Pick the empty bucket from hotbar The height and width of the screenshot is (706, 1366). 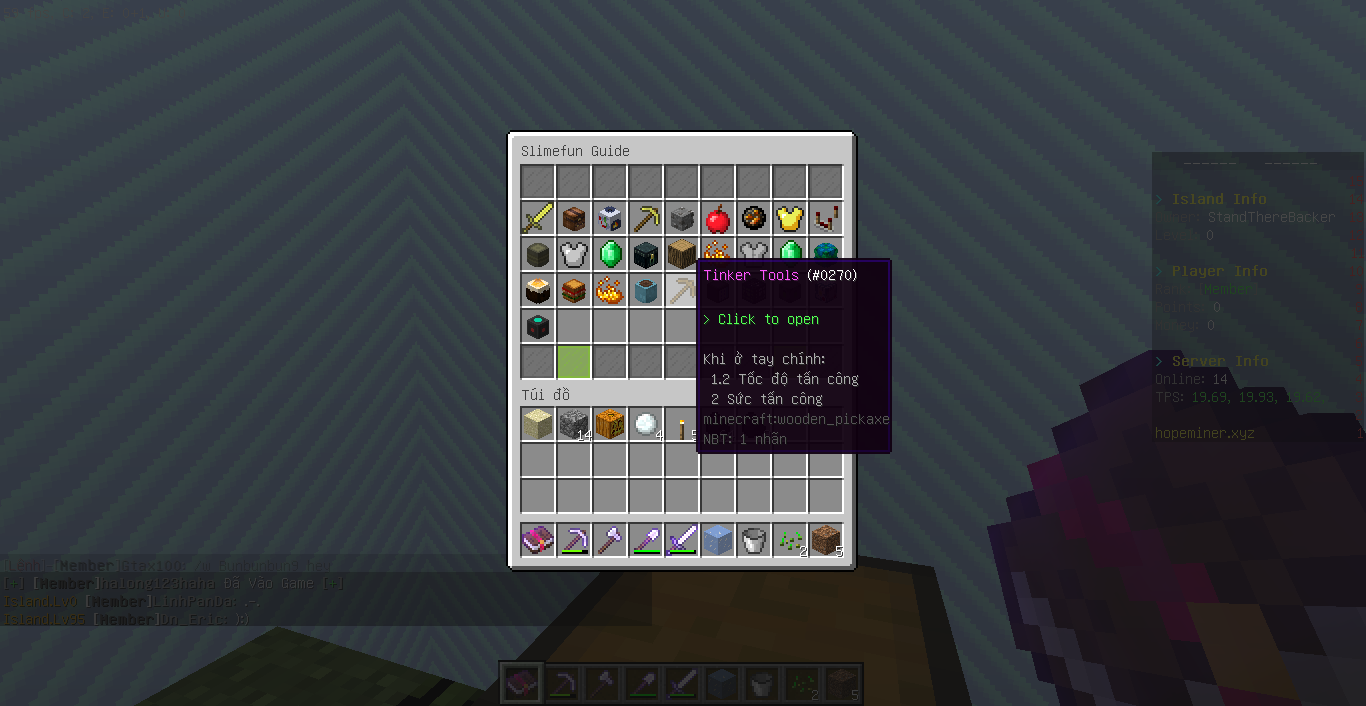(x=754, y=541)
